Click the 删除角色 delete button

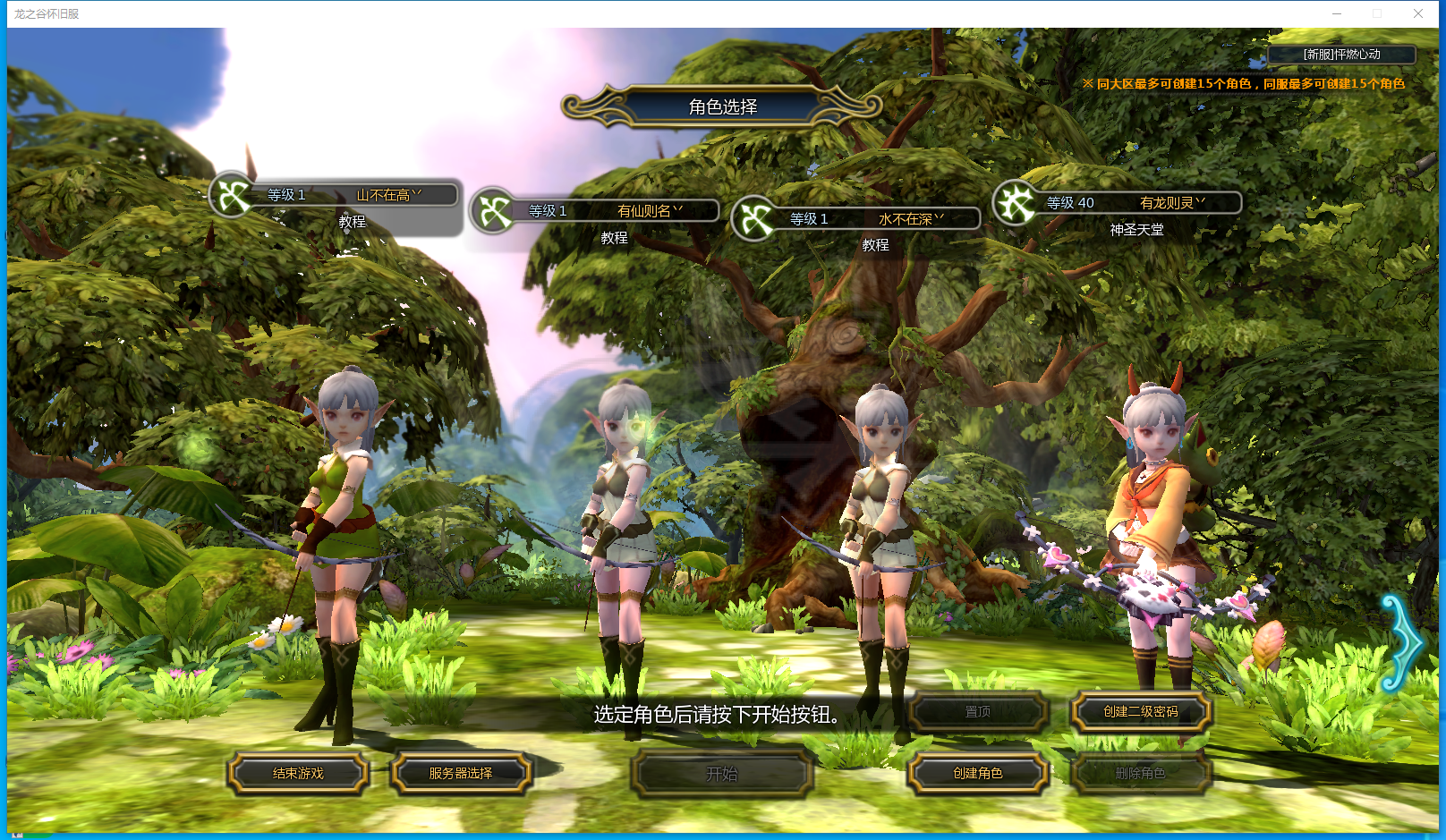pos(1140,774)
